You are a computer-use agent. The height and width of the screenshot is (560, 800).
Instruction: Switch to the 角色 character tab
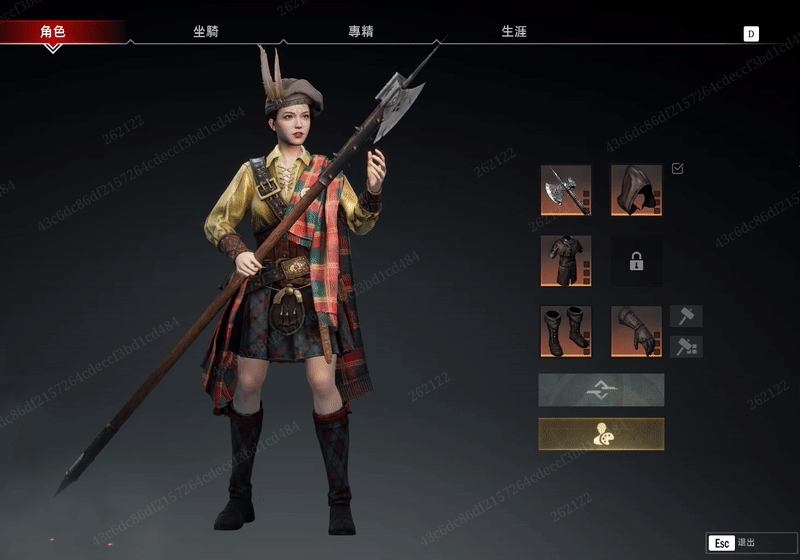(53, 32)
